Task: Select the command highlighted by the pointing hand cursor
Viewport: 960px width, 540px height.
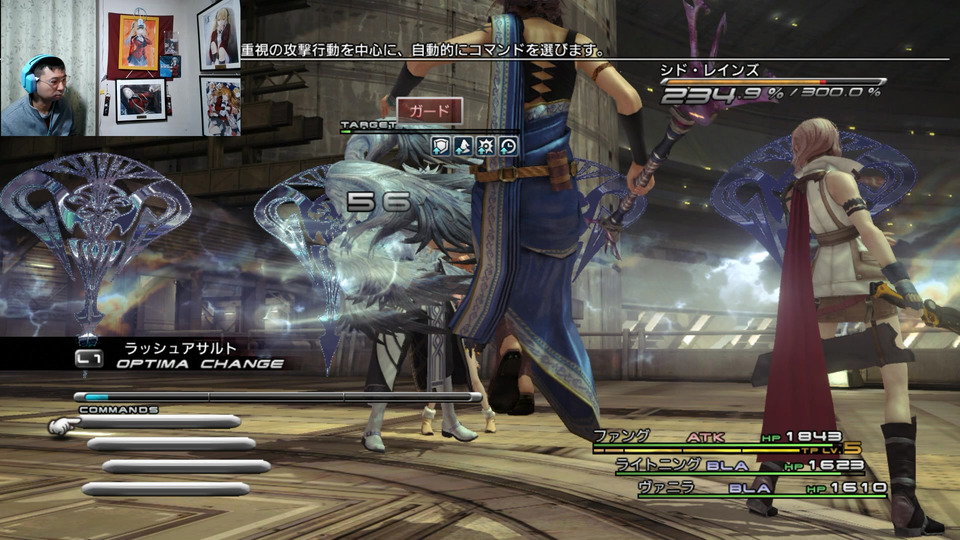Action: coord(158,423)
